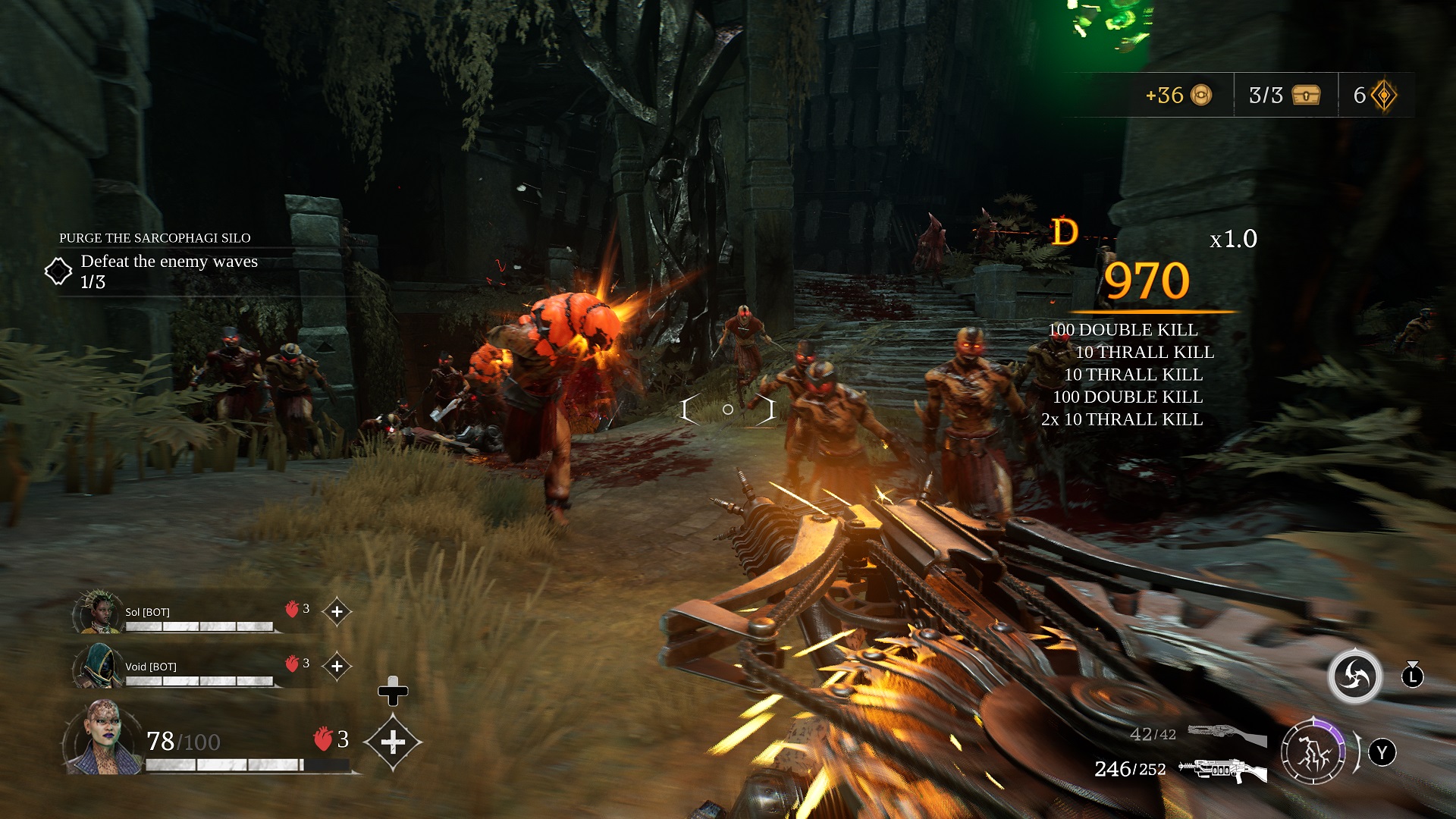1456x819 pixels.
Task: Click the orange diamond relic counter icon
Action: pyautogui.click(x=1384, y=96)
